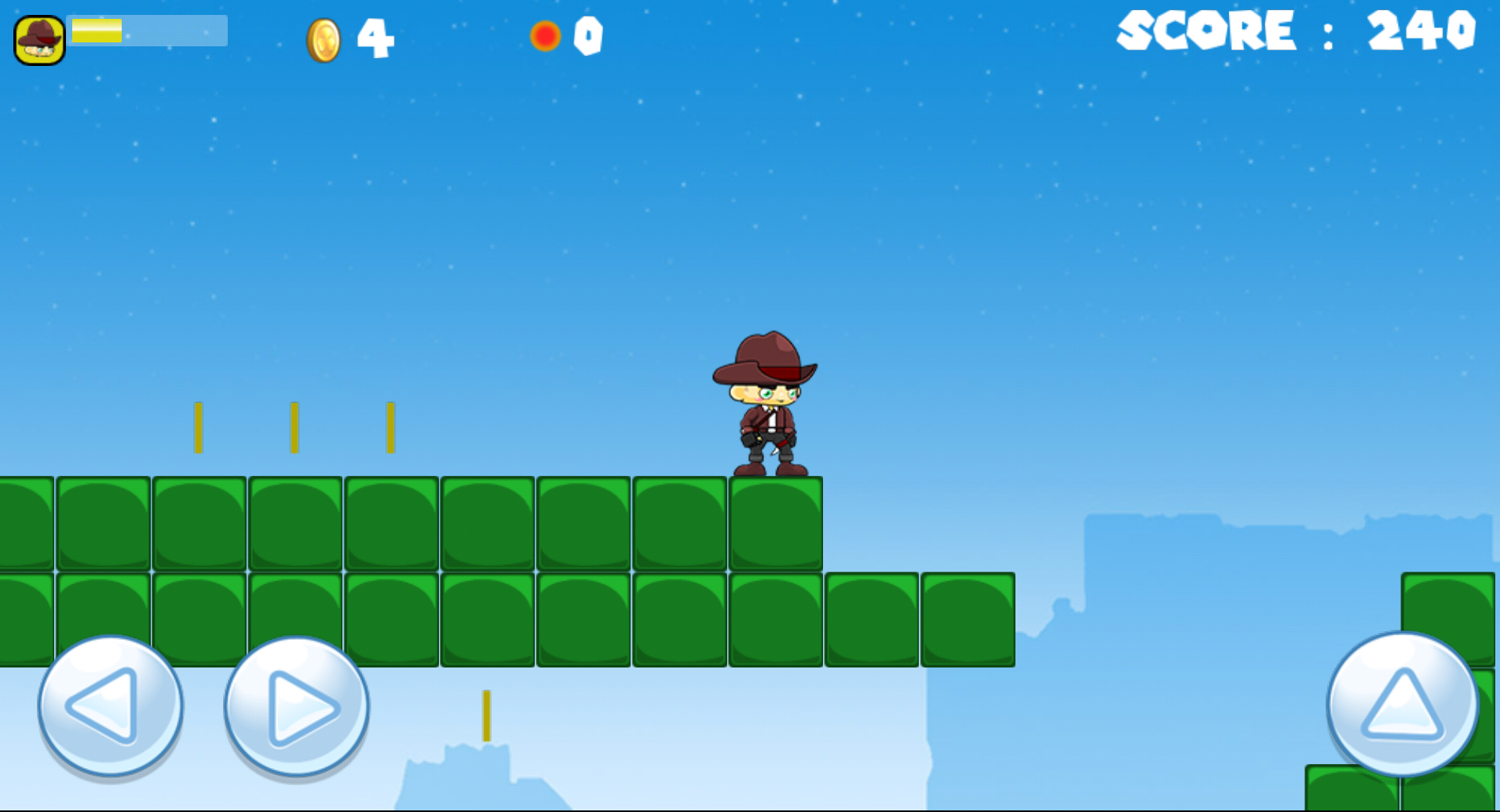Click the orange orb counter icon
1500x812 pixels.
click(545, 35)
